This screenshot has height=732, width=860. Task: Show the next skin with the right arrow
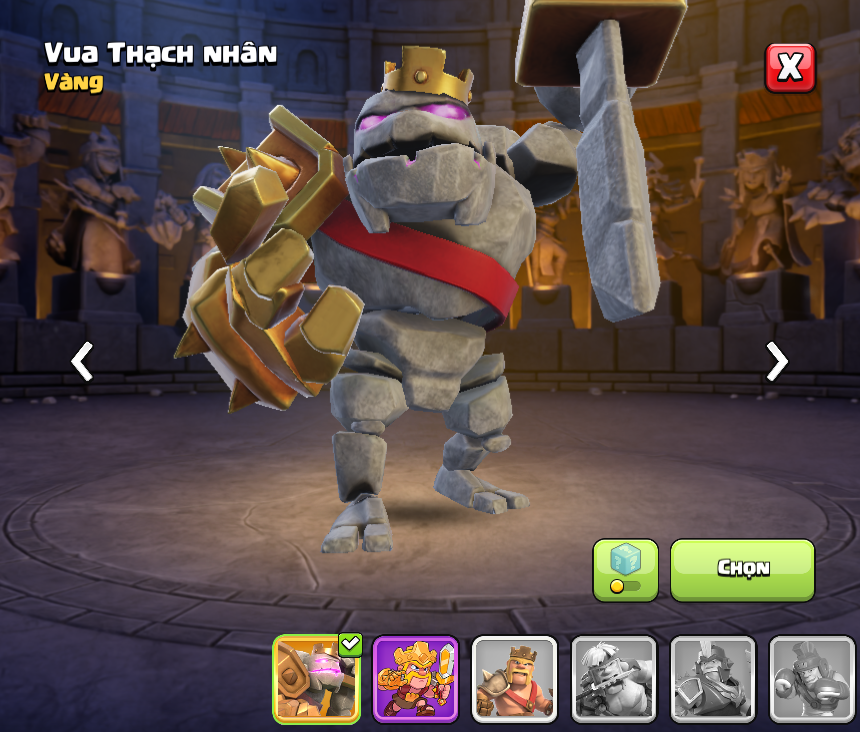[776, 361]
